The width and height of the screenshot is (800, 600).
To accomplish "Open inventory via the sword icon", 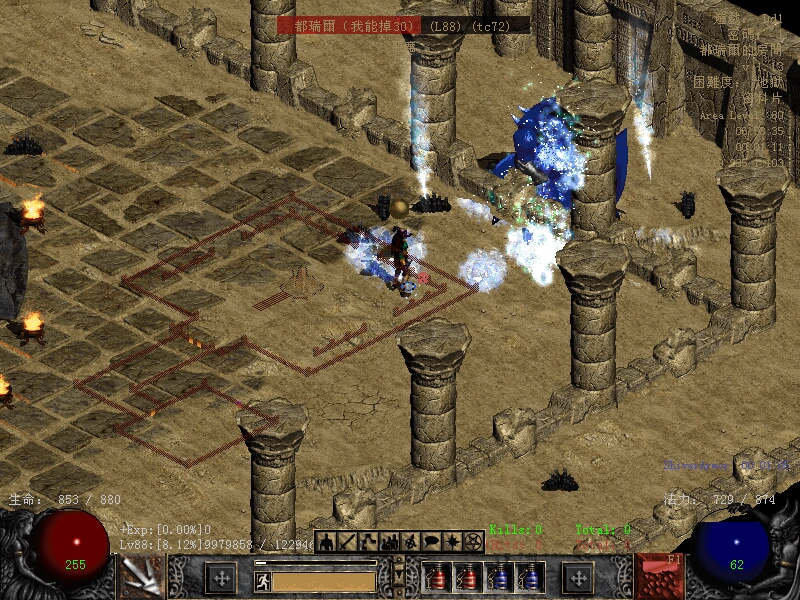I will point(347,542).
